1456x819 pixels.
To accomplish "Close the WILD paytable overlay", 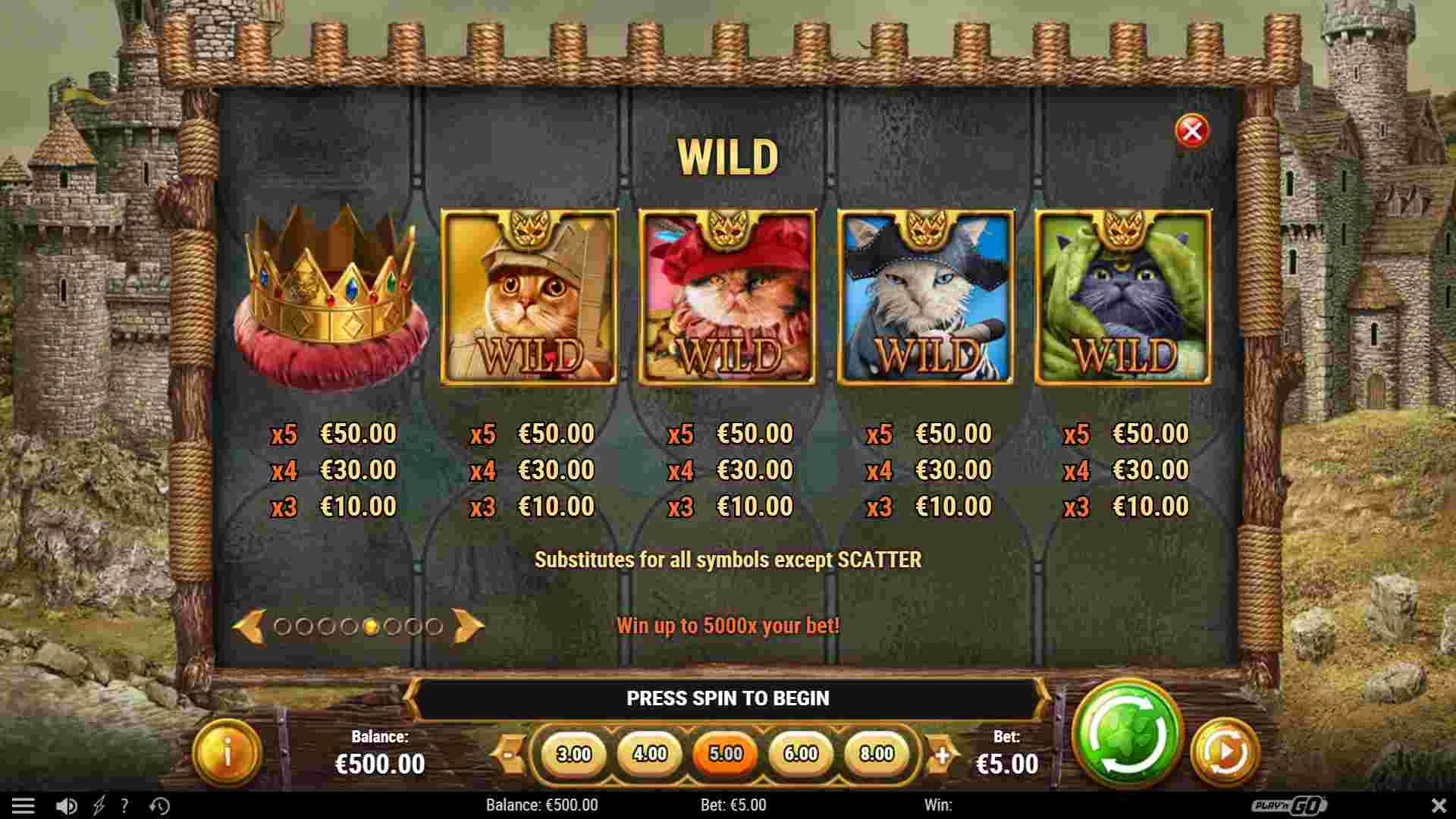I will [1193, 129].
